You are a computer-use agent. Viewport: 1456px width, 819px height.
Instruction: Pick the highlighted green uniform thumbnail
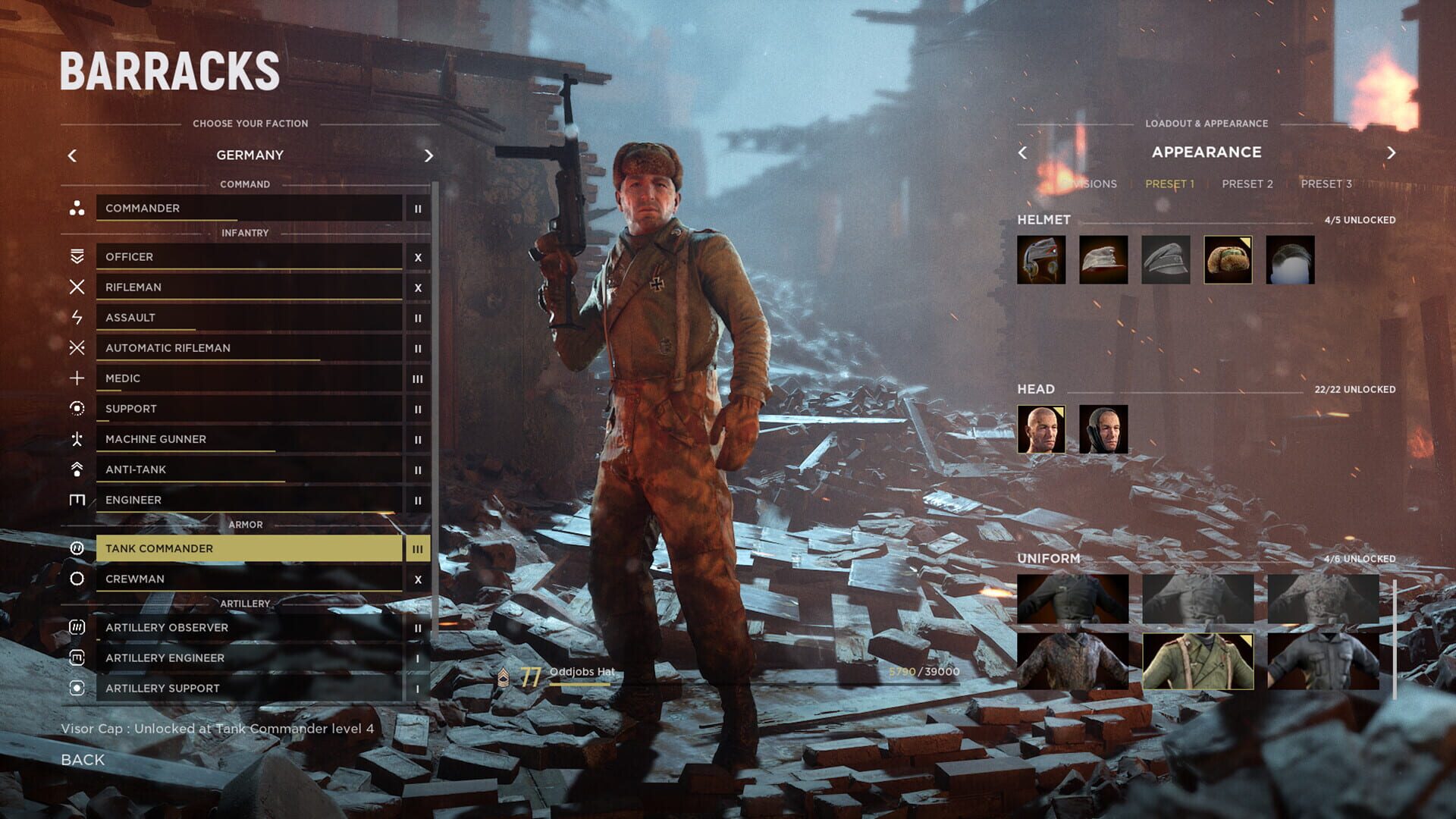pos(1198,661)
